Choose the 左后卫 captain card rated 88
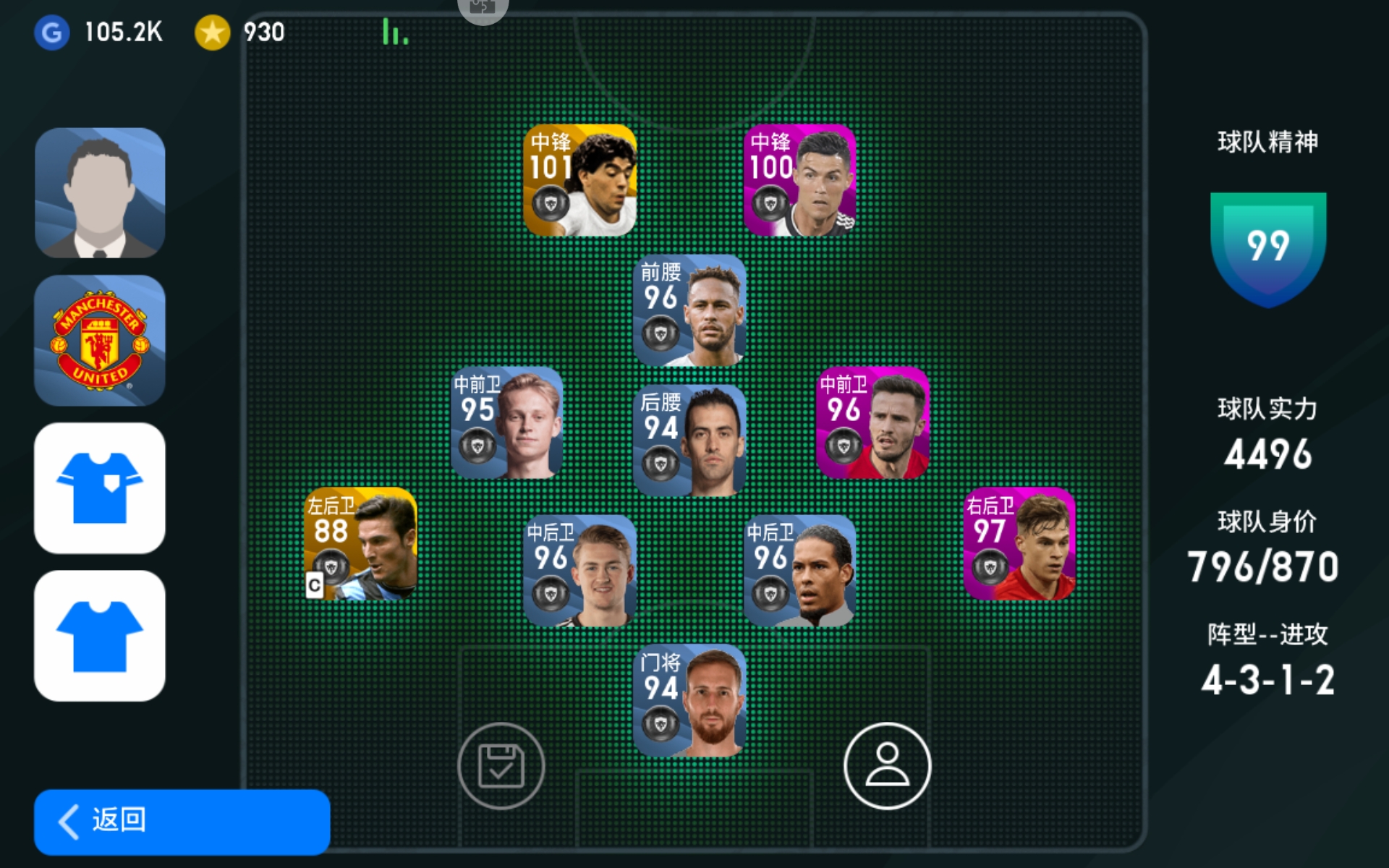The height and width of the screenshot is (868, 1389). point(360,544)
